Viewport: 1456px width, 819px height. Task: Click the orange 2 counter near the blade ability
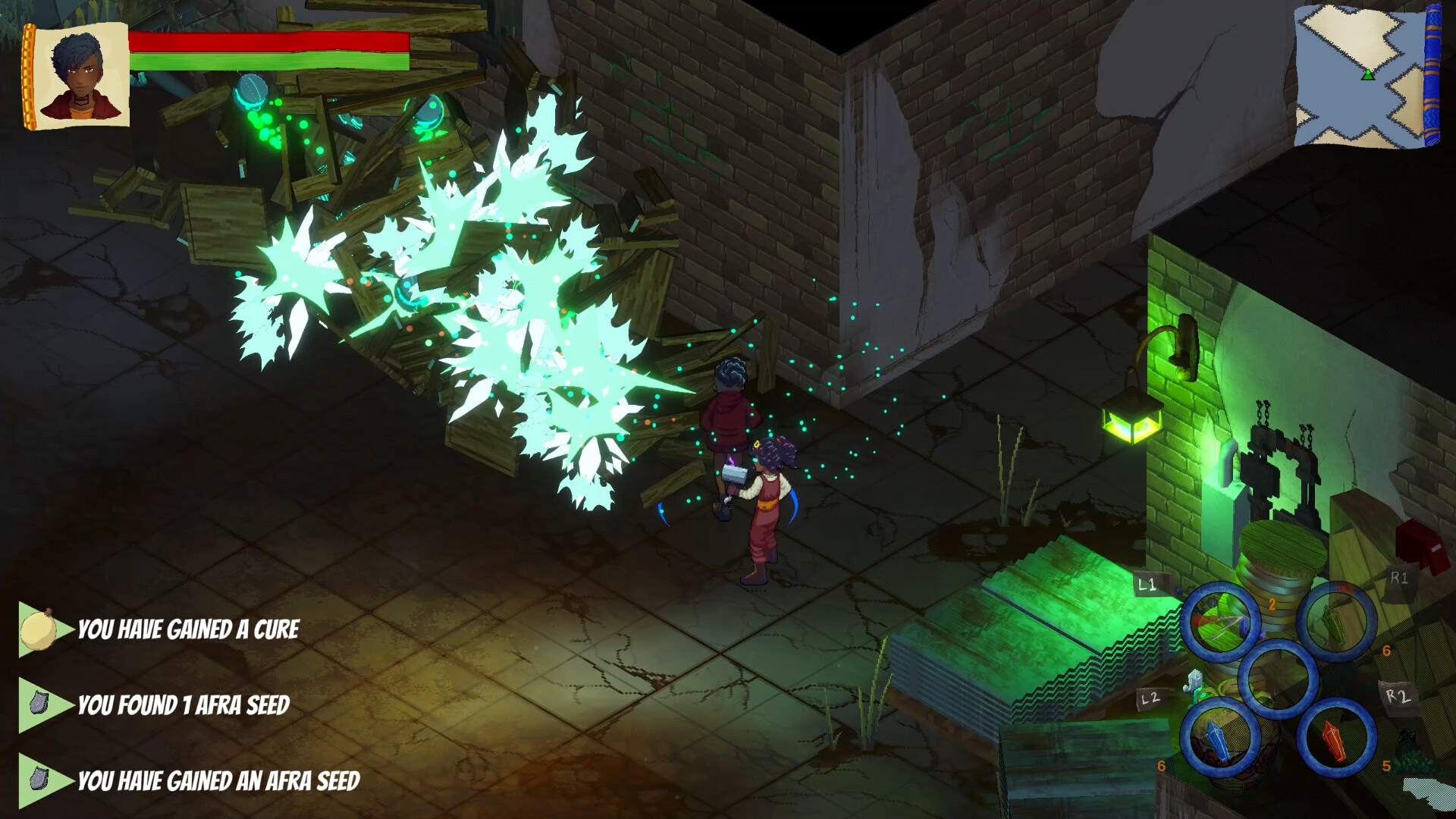[1273, 605]
